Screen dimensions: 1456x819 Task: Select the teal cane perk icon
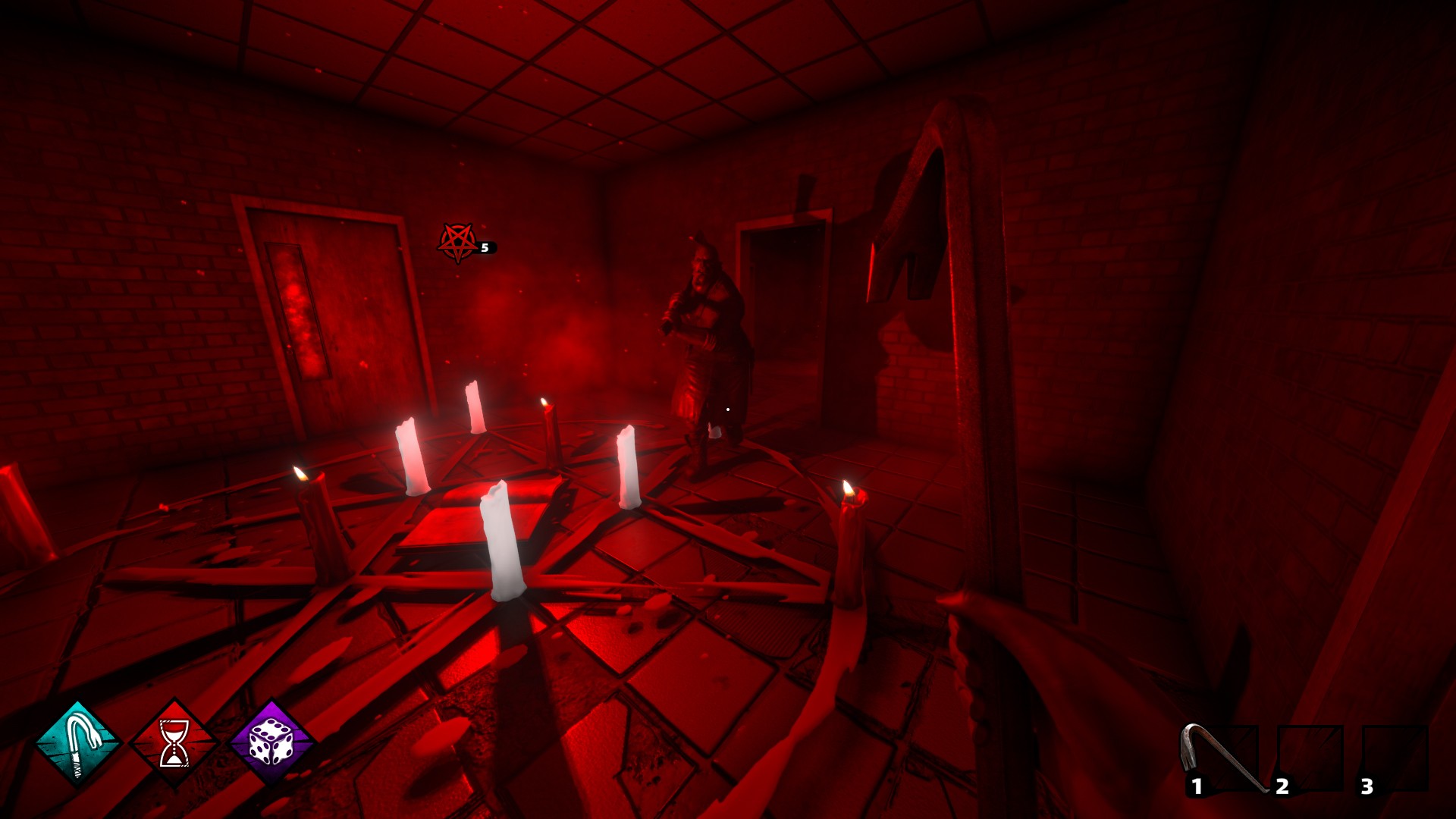pyautogui.click(x=78, y=743)
